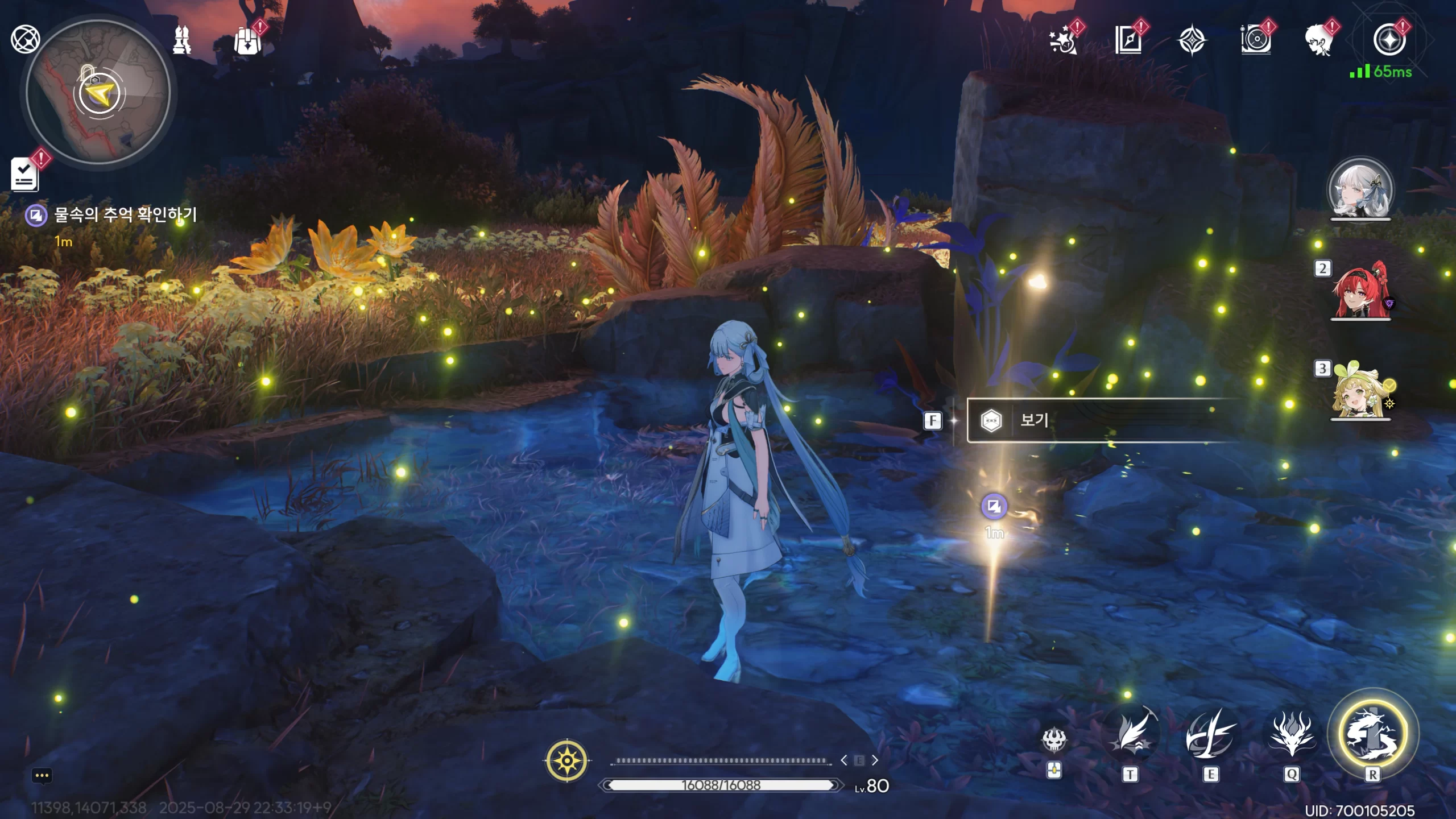Switch to the blonde party member

[x=1360, y=390]
